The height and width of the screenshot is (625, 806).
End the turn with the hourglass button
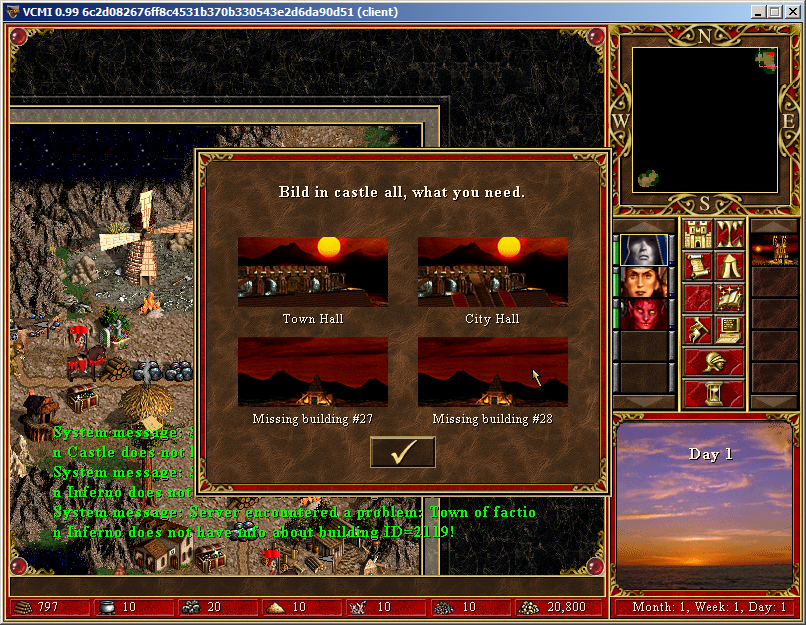point(714,394)
